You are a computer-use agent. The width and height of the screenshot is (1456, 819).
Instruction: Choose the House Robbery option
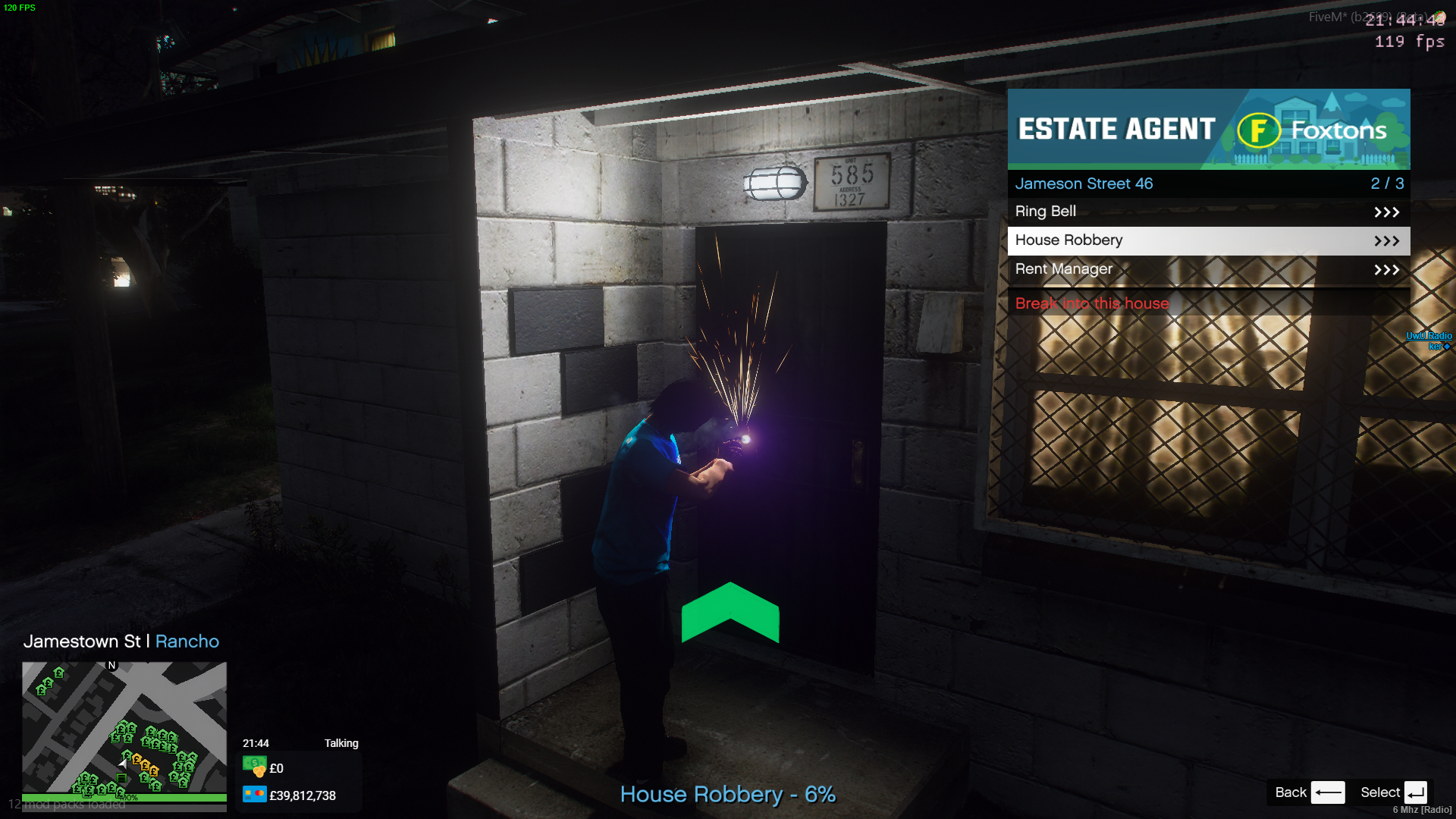click(x=1207, y=240)
